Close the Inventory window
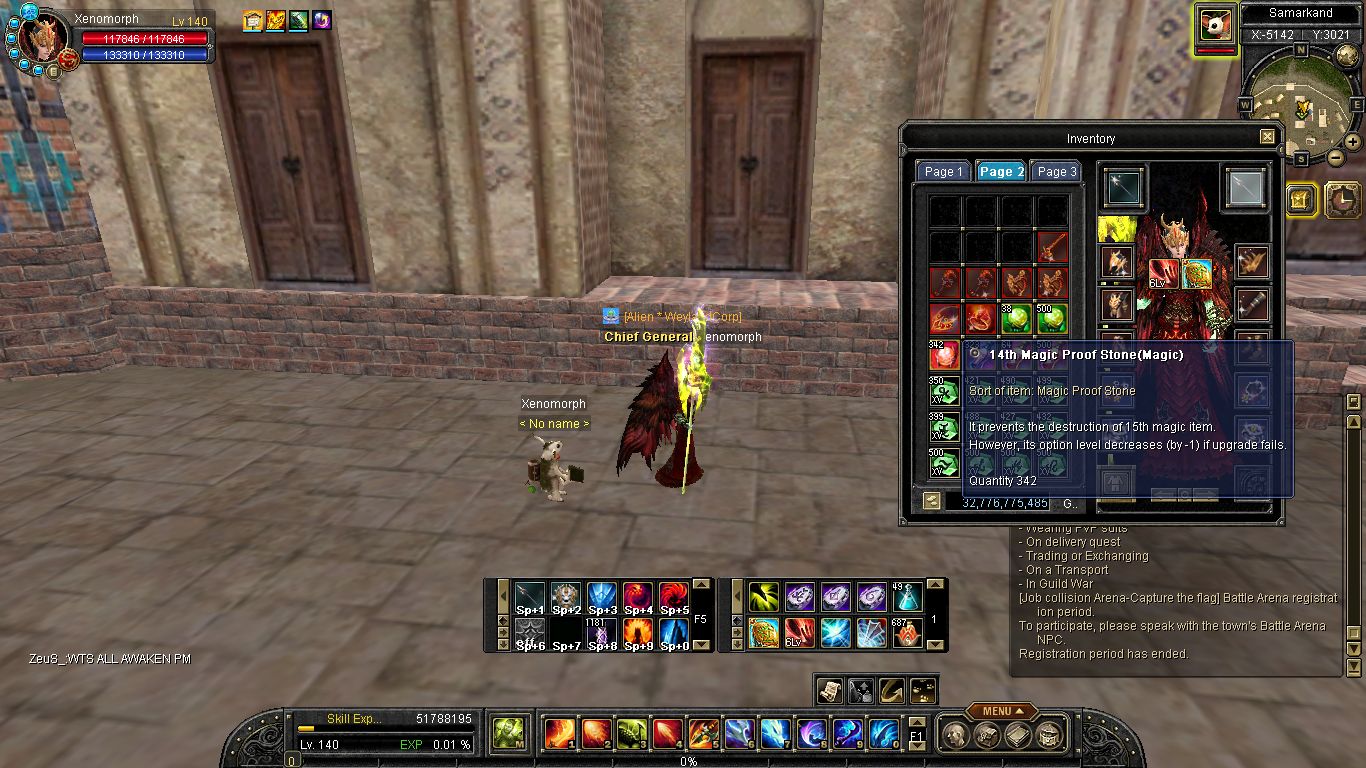Image resolution: width=1366 pixels, height=768 pixels. point(1267,137)
